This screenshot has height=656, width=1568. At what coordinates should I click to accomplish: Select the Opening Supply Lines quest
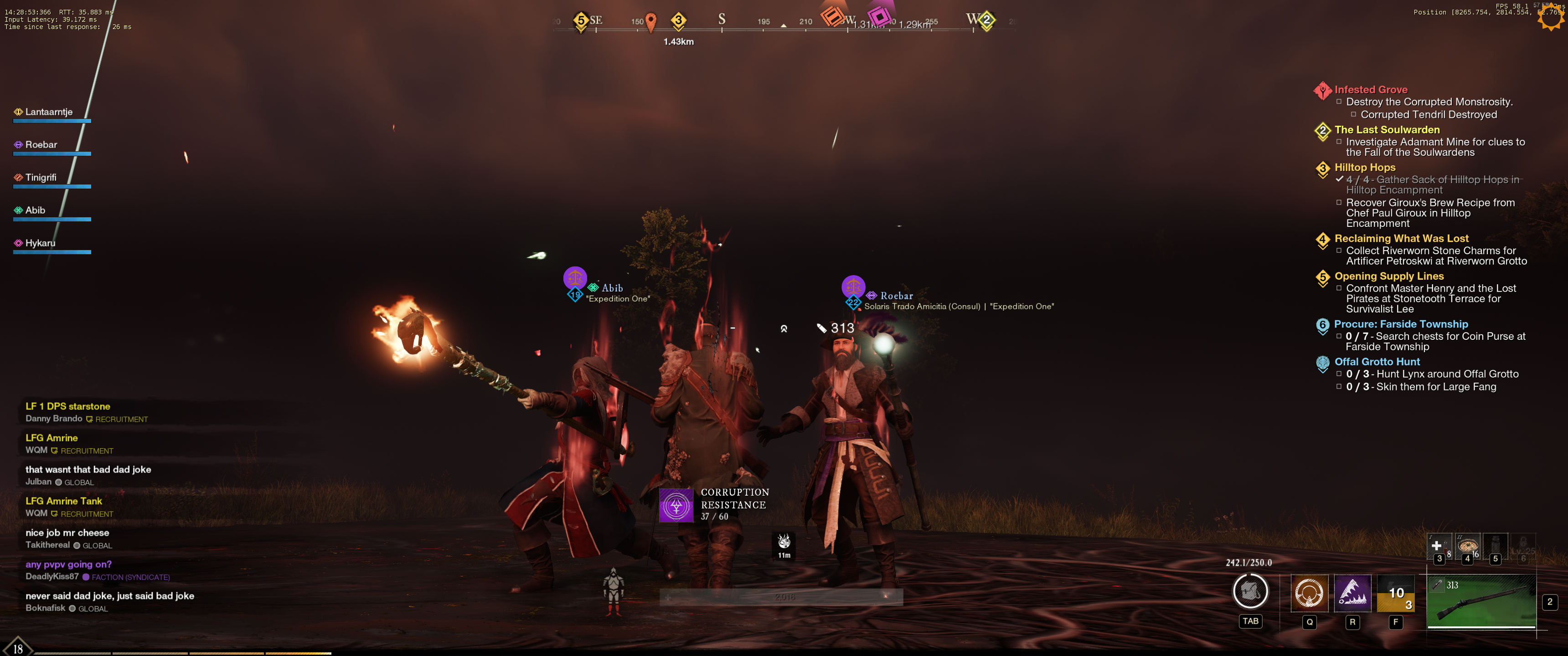(1388, 276)
